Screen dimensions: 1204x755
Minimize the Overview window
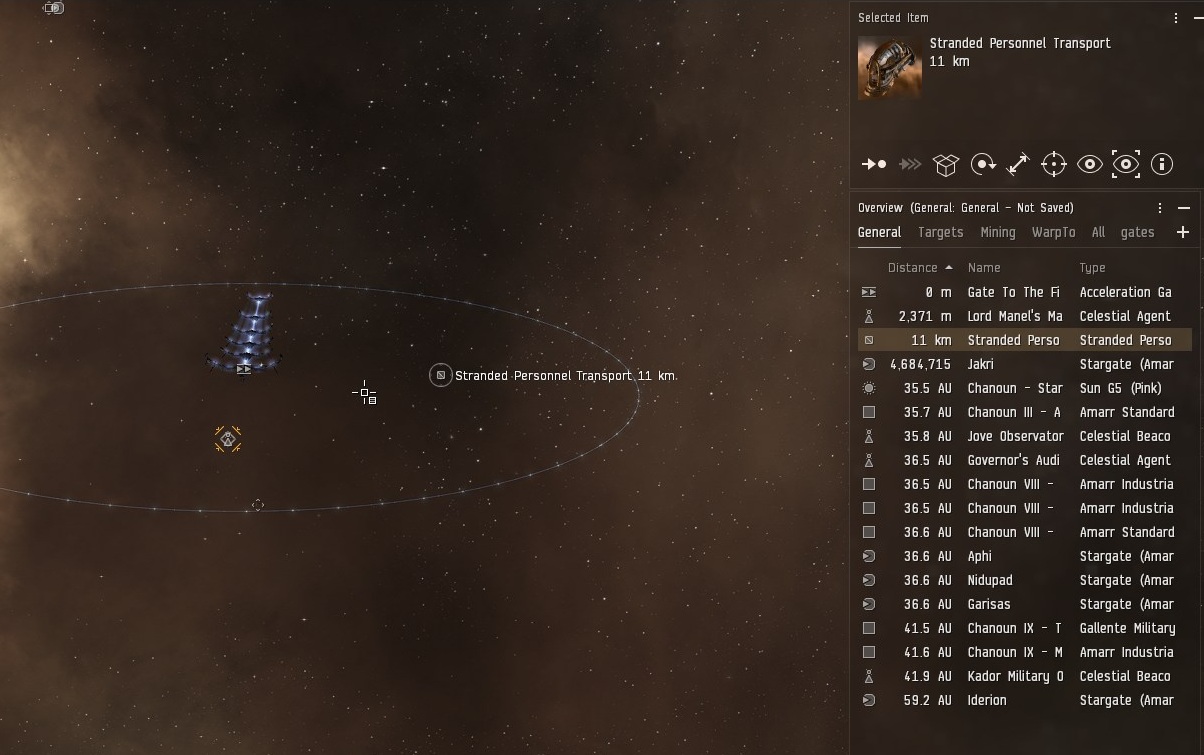point(1184,208)
